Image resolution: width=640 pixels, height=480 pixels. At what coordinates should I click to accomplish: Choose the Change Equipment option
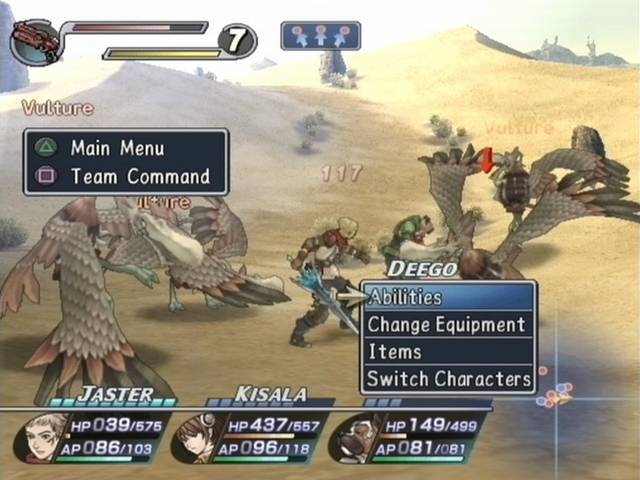(447, 325)
